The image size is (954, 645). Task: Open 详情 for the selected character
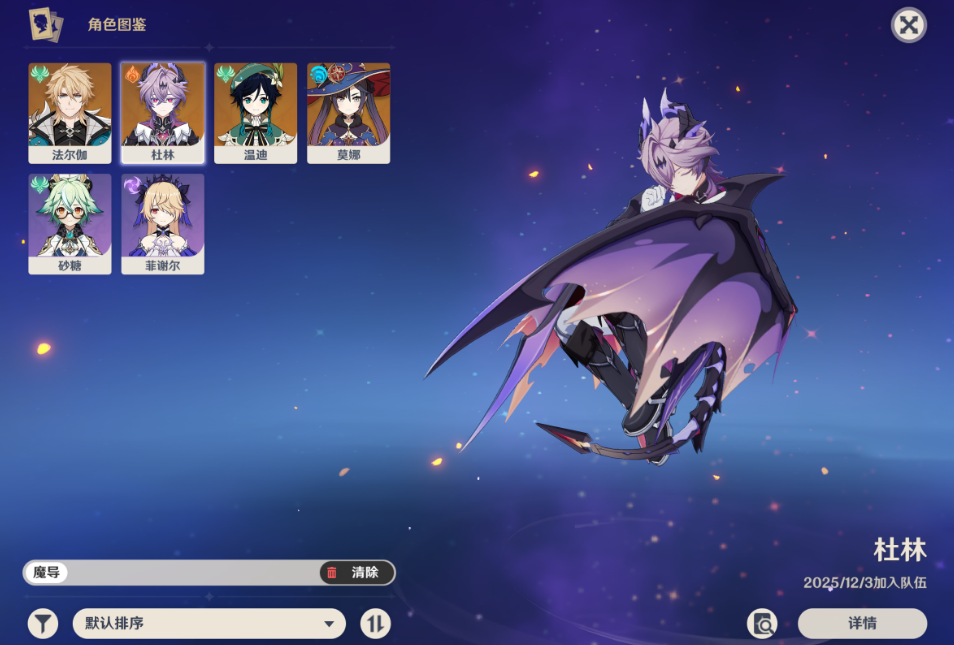coord(862,624)
